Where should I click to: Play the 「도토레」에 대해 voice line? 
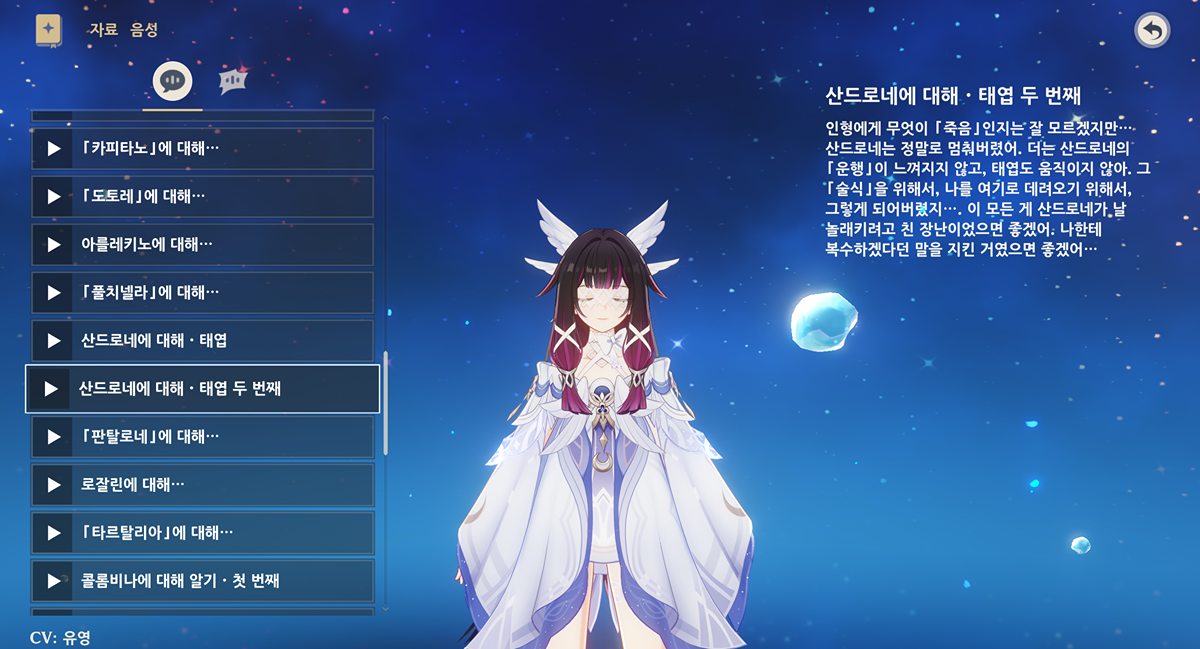[53, 197]
